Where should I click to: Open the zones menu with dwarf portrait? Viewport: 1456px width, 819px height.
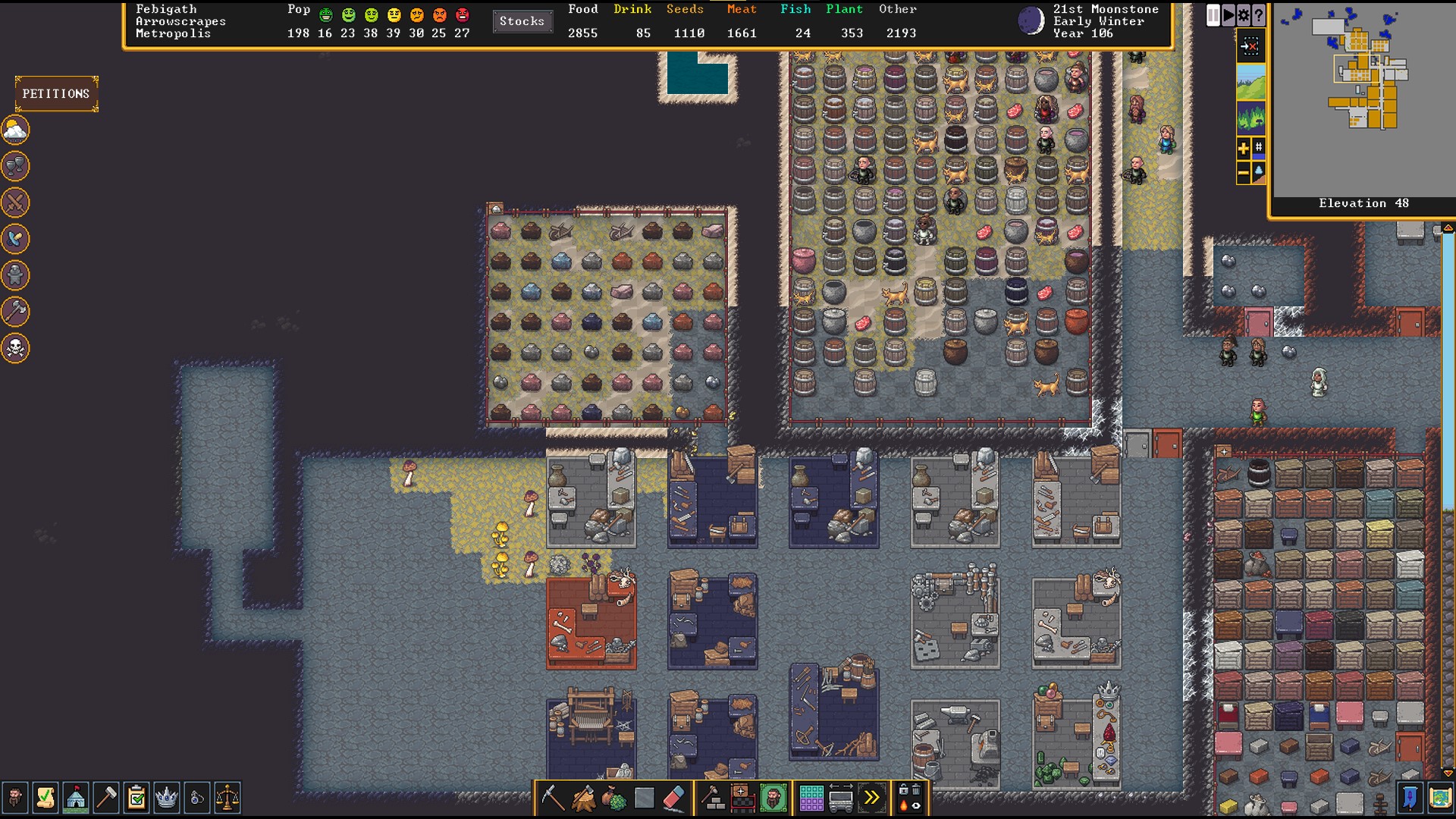coord(771,797)
